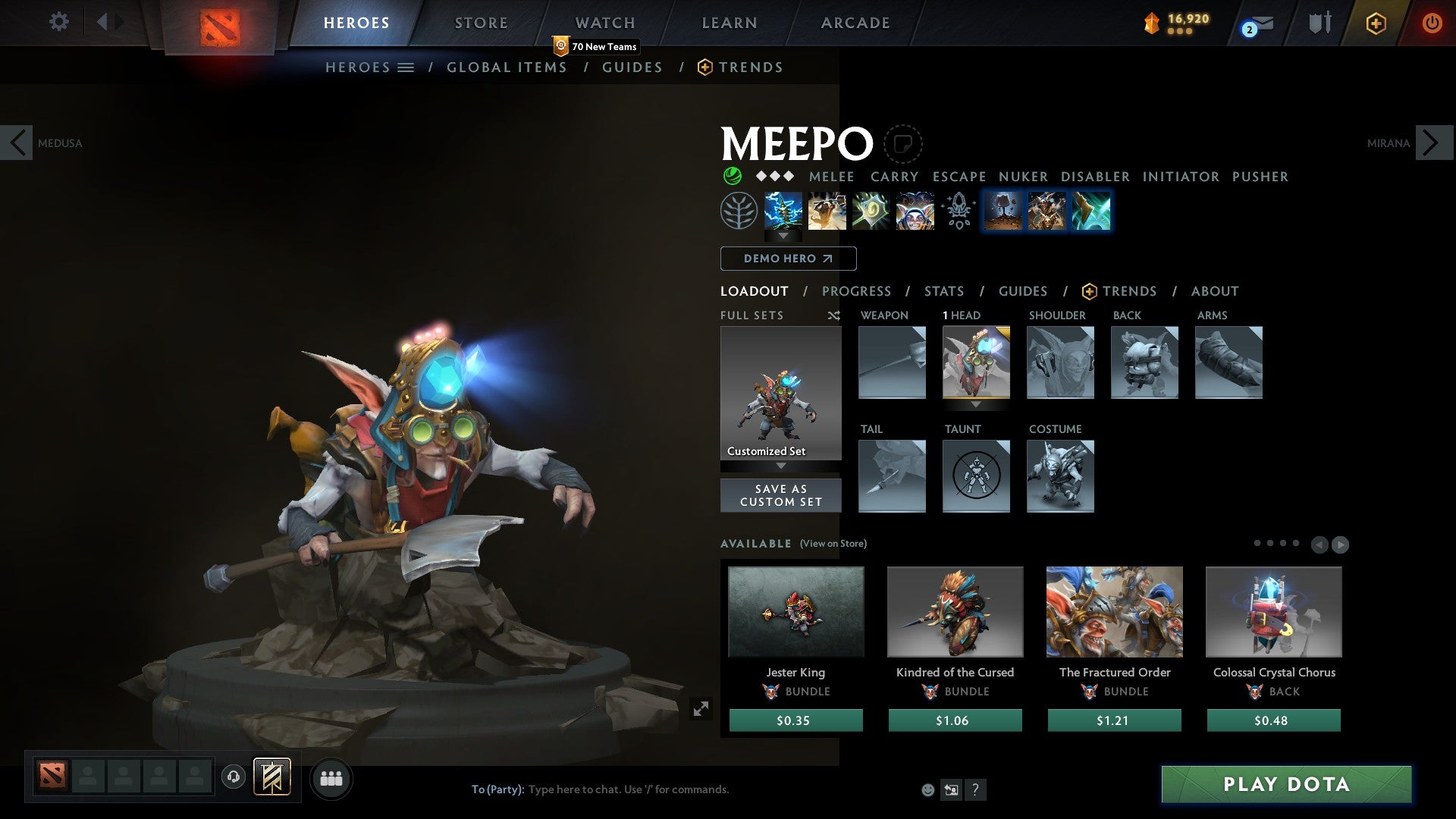
Task: Click the SAVE AS CUSTOM SET button
Action: [x=780, y=494]
